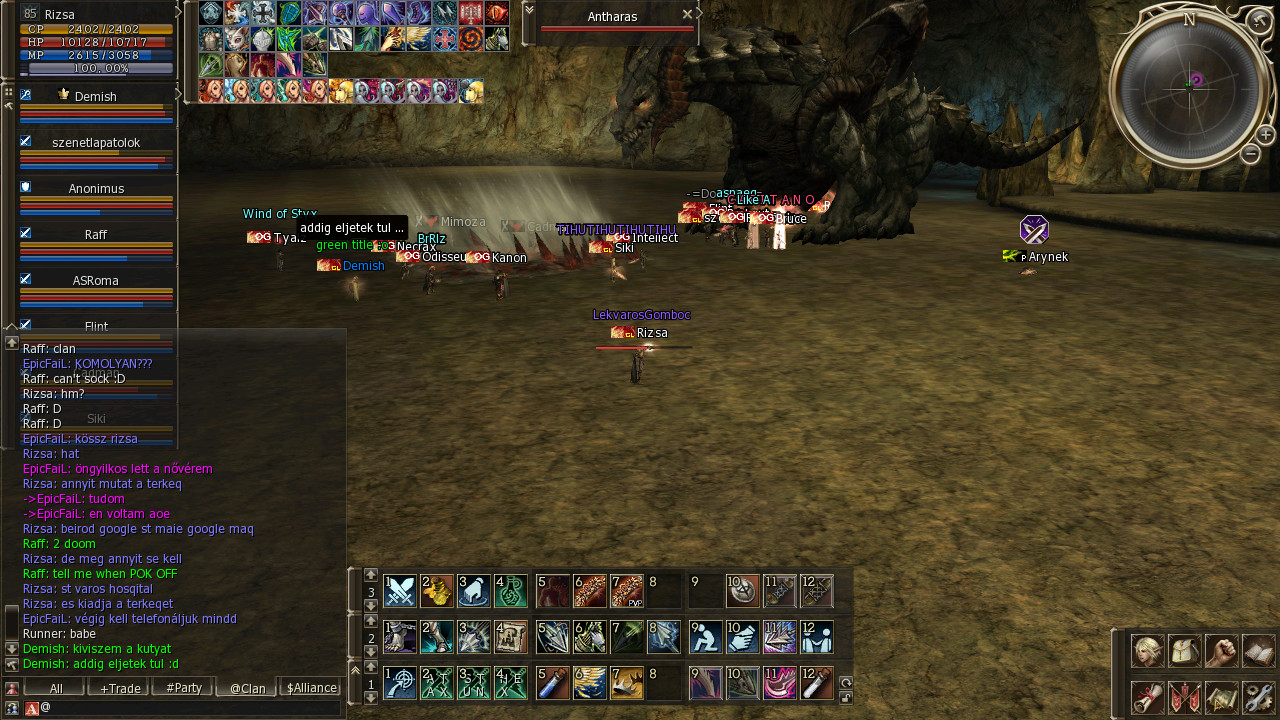Select party member Demish
Image resolution: width=1280 pixels, height=720 pixels.
click(95, 97)
